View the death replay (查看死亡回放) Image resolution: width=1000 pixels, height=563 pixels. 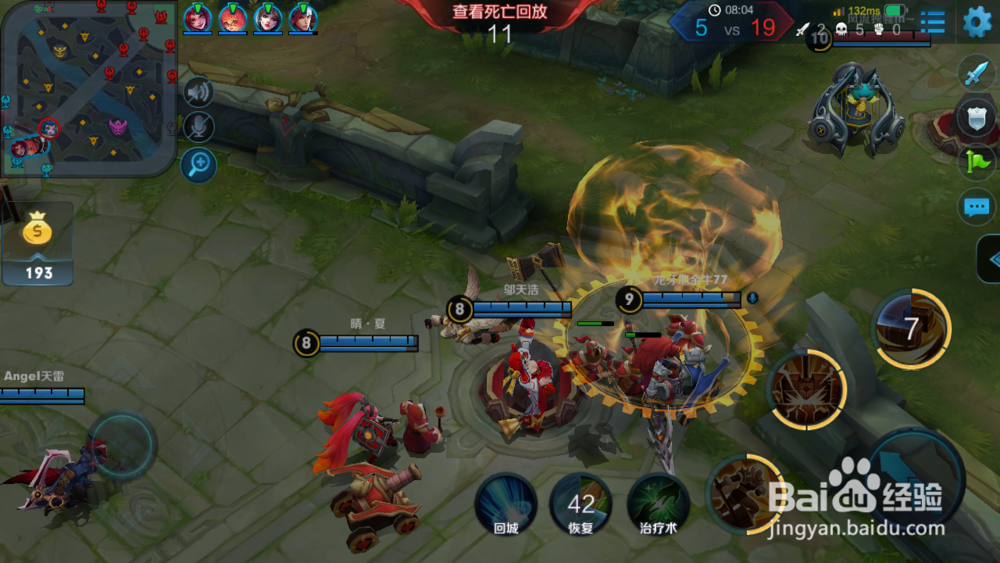[500, 13]
